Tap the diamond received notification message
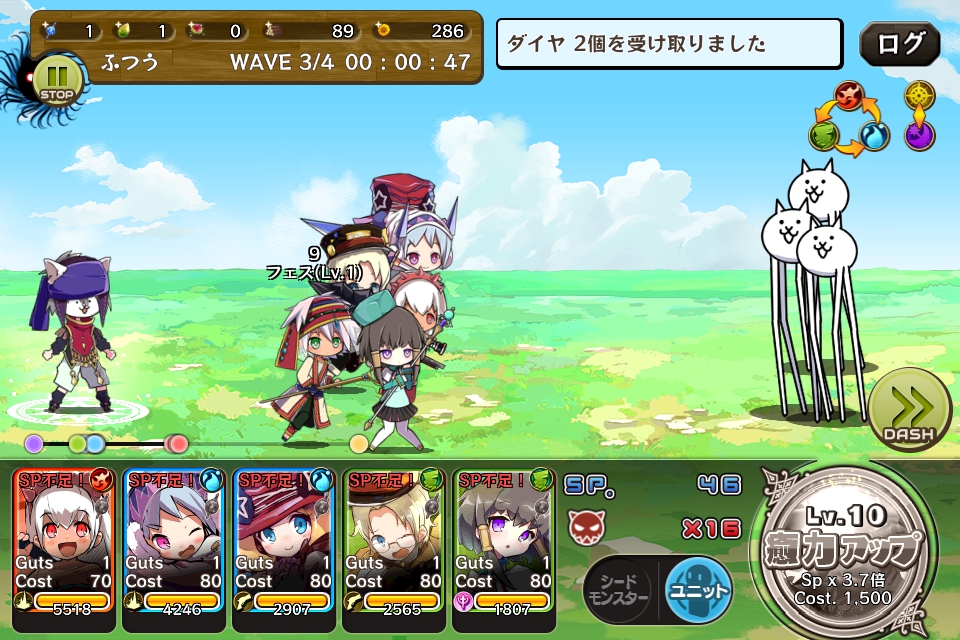This screenshot has height=640, width=960. coord(669,44)
